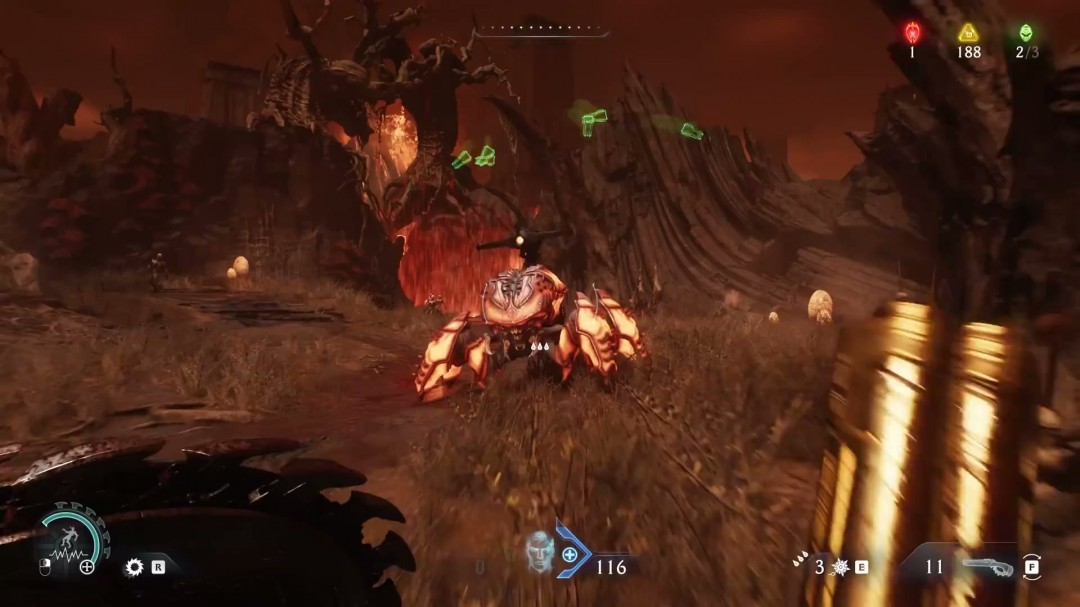Select the shotgun weapon icon

987,567
